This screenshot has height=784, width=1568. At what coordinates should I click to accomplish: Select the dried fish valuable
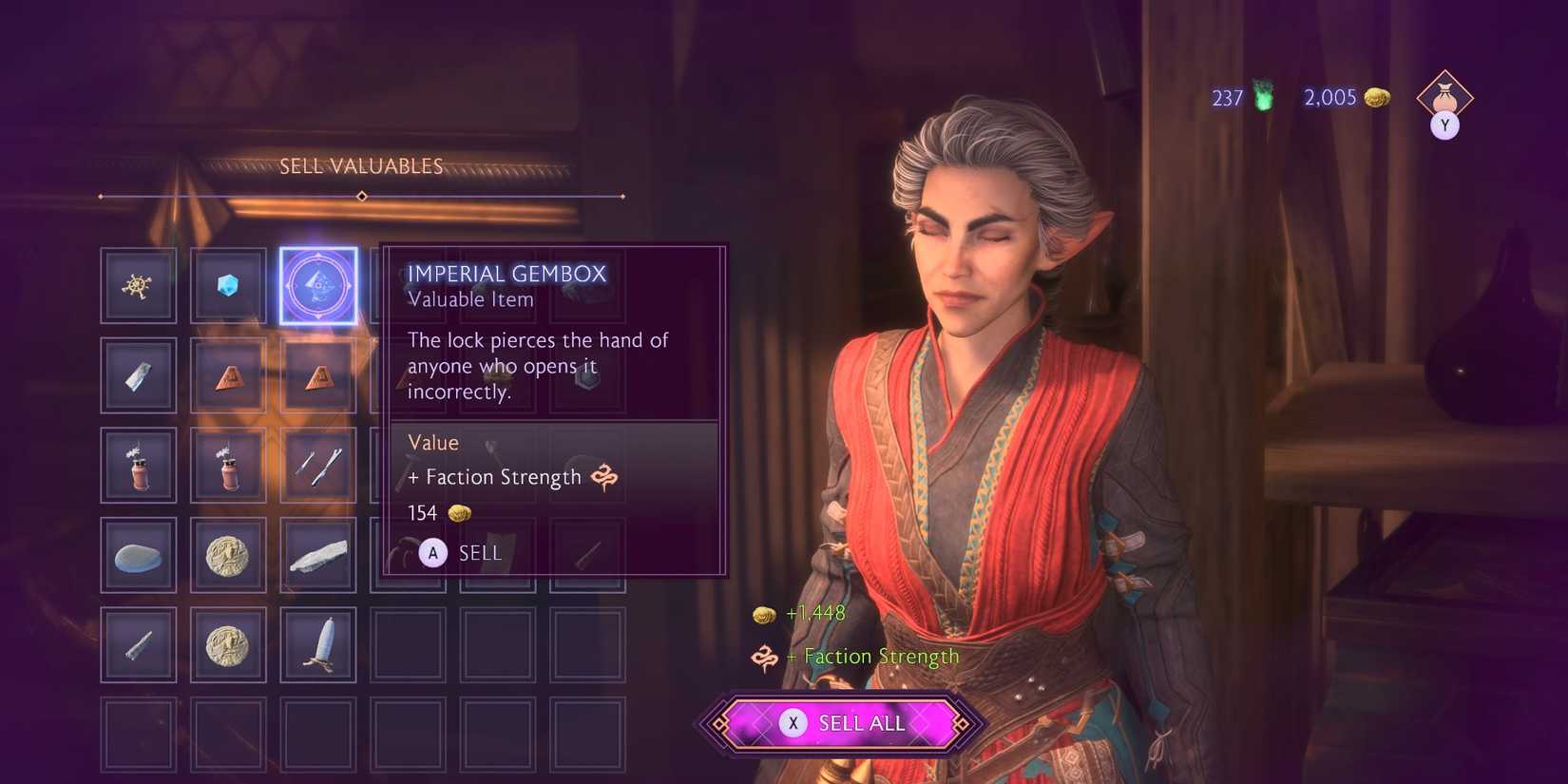click(x=318, y=554)
